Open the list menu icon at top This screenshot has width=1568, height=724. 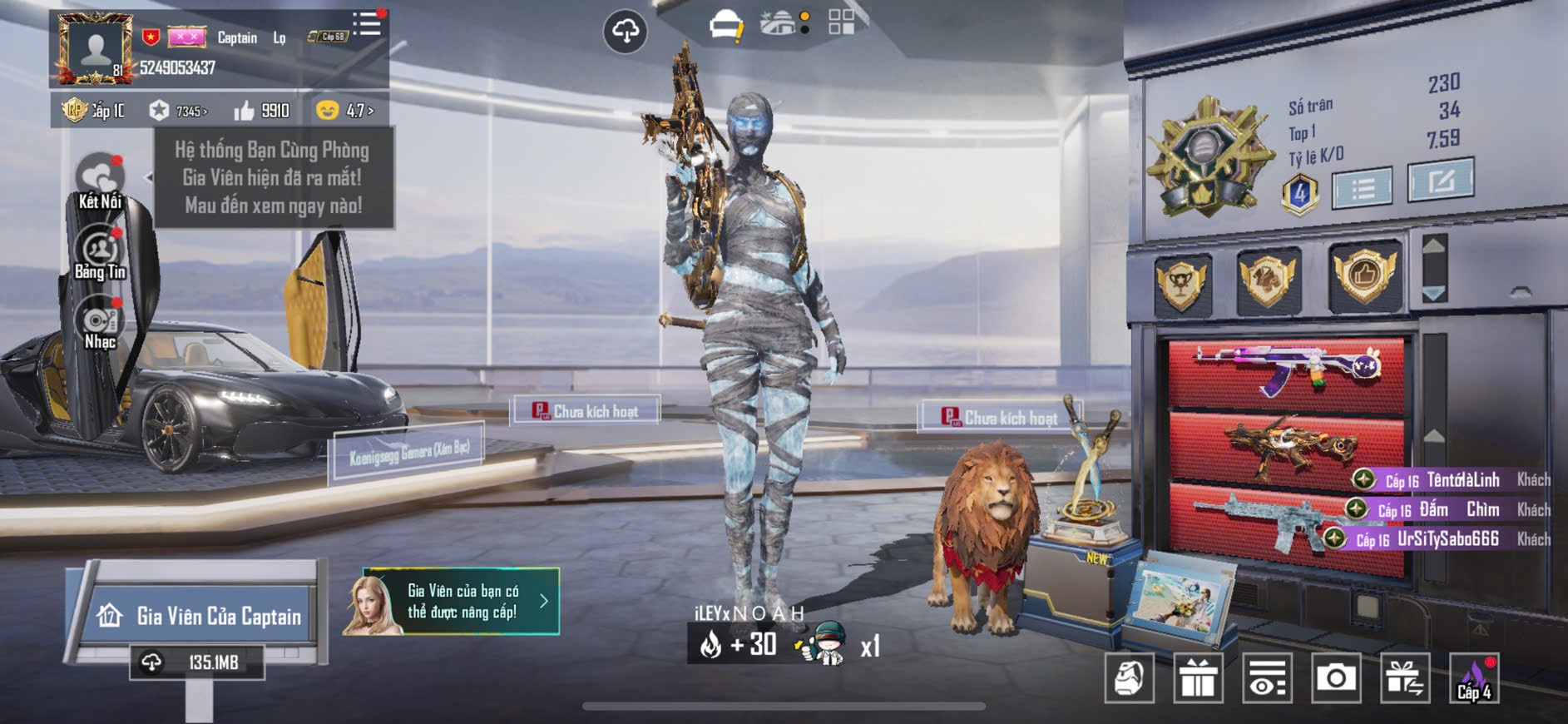coord(366,24)
